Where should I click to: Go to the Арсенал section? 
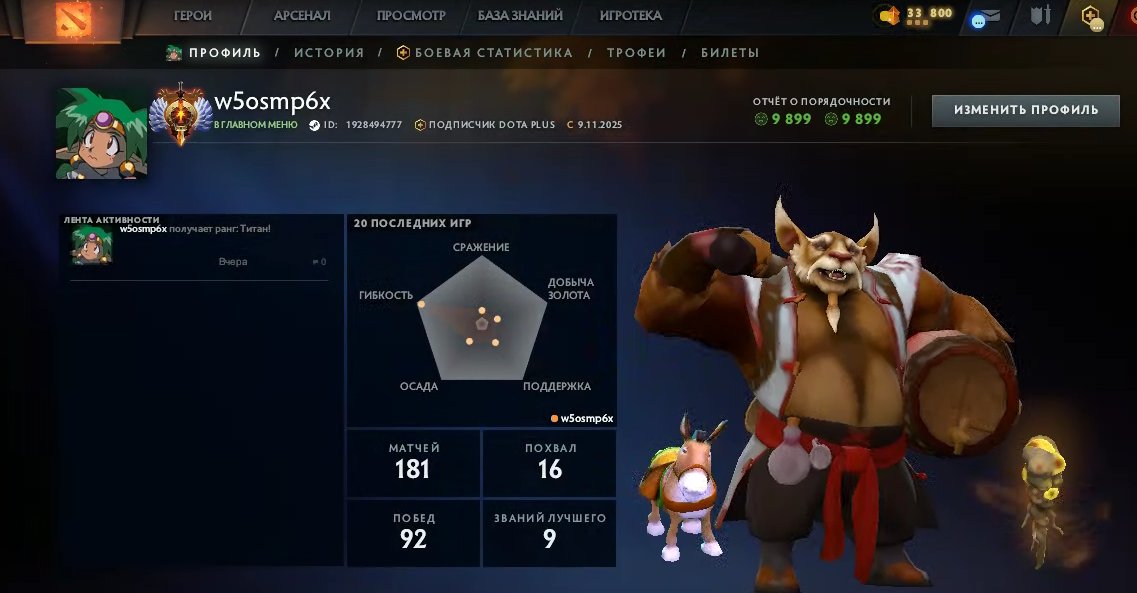click(302, 16)
